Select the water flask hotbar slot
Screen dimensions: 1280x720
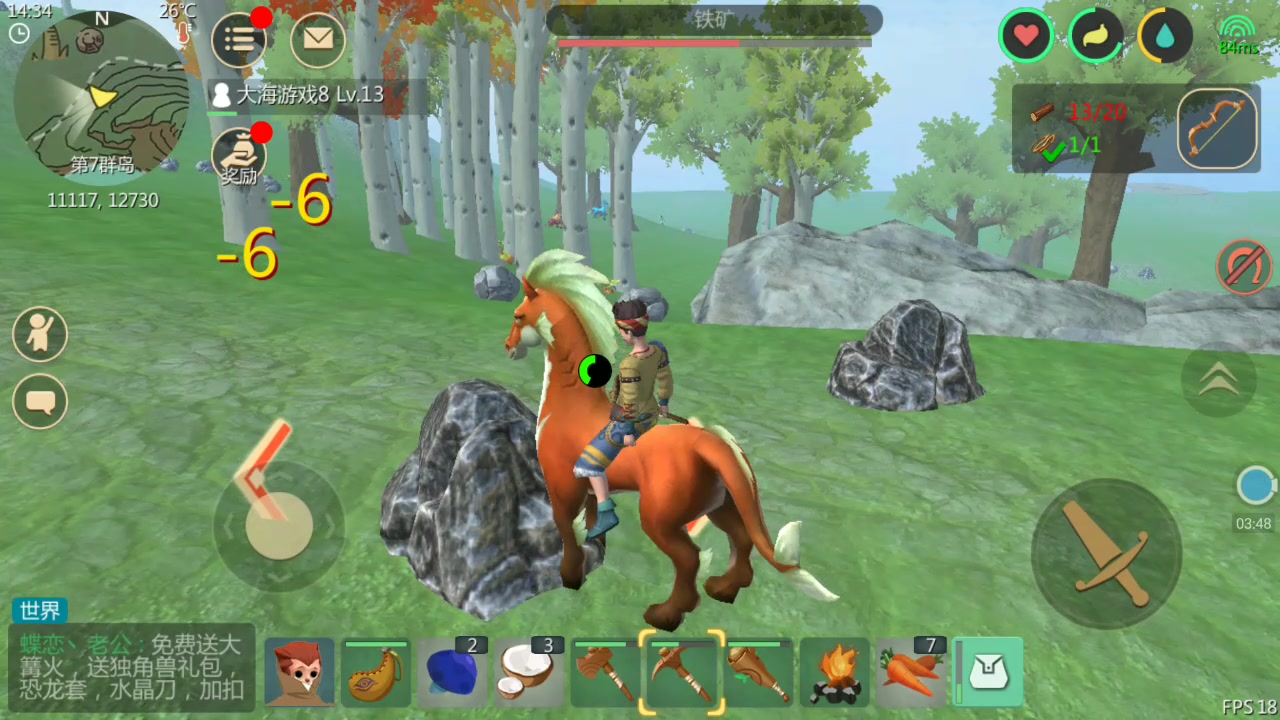(376, 672)
